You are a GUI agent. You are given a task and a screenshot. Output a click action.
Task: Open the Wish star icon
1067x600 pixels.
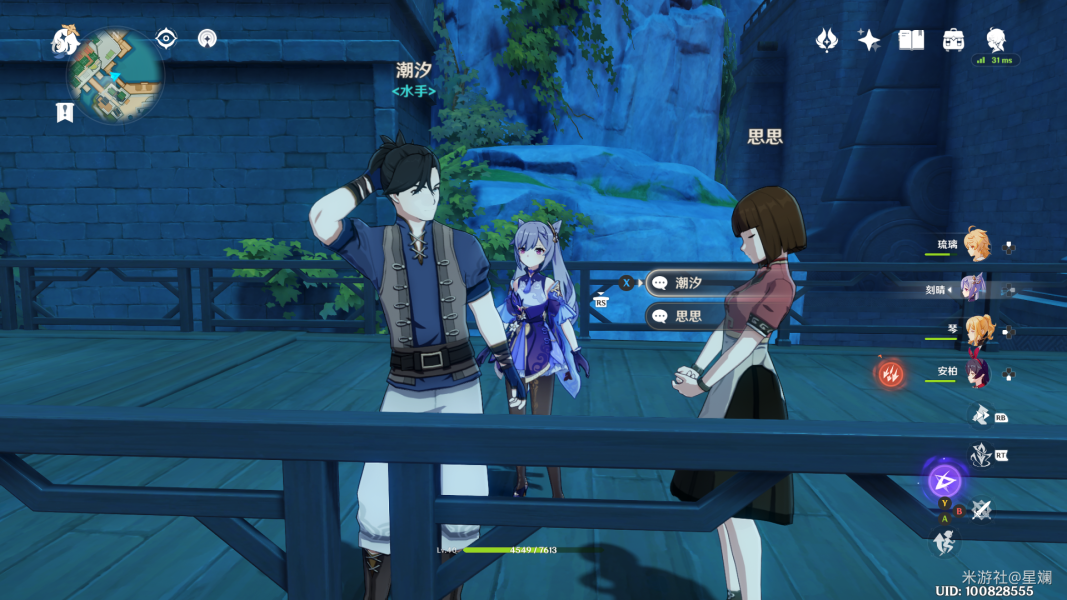(x=868, y=40)
